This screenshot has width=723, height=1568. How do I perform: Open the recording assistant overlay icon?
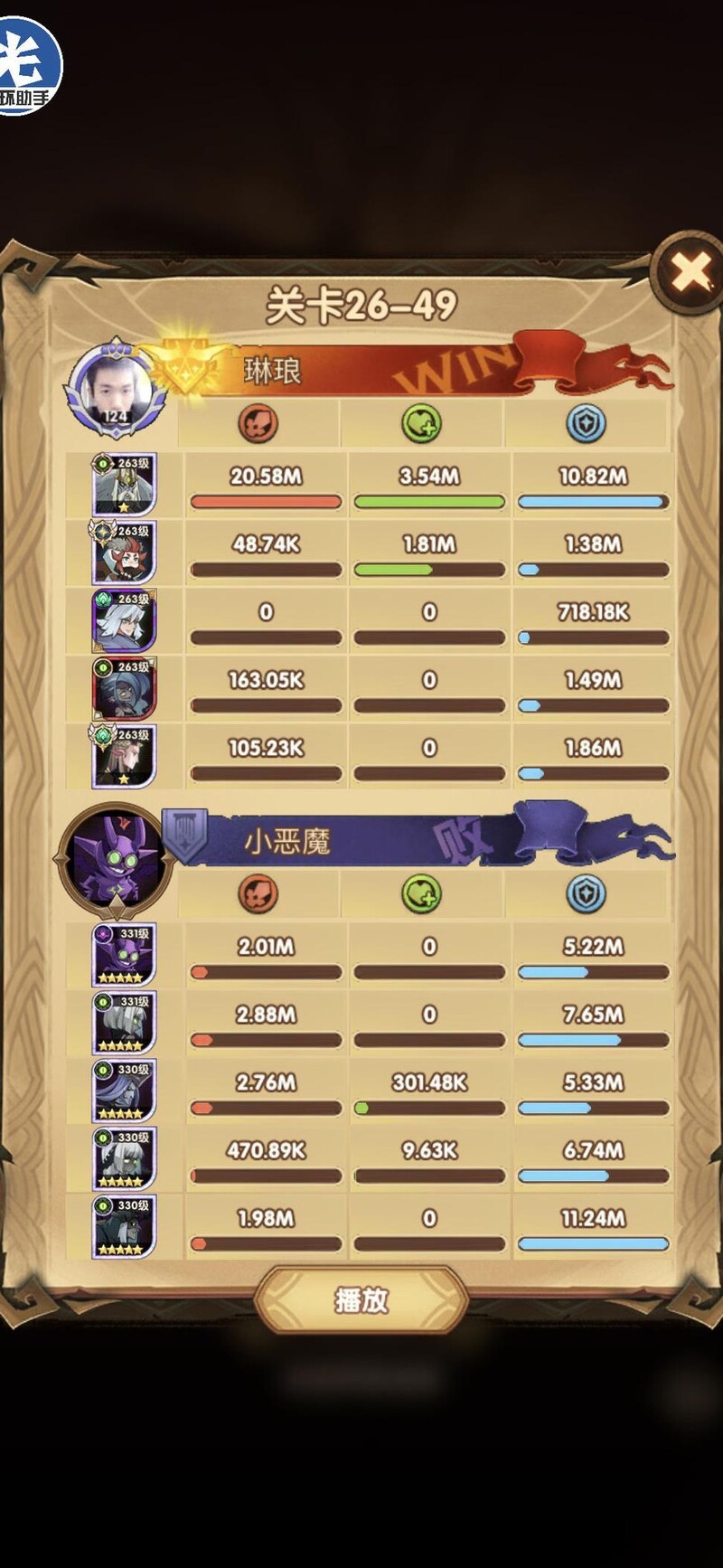coord(29,65)
